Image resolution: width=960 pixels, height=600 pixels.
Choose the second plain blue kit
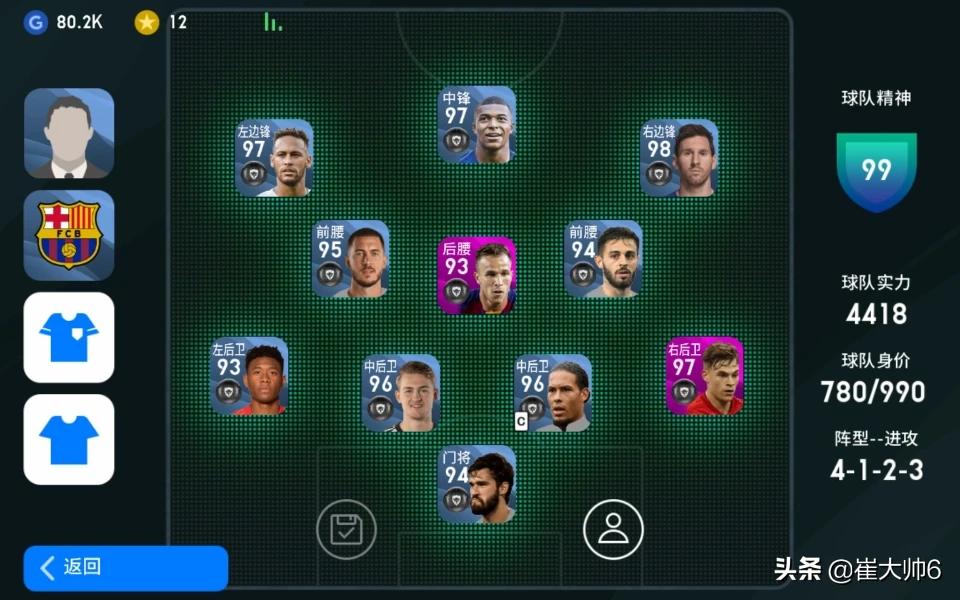click(69, 439)
